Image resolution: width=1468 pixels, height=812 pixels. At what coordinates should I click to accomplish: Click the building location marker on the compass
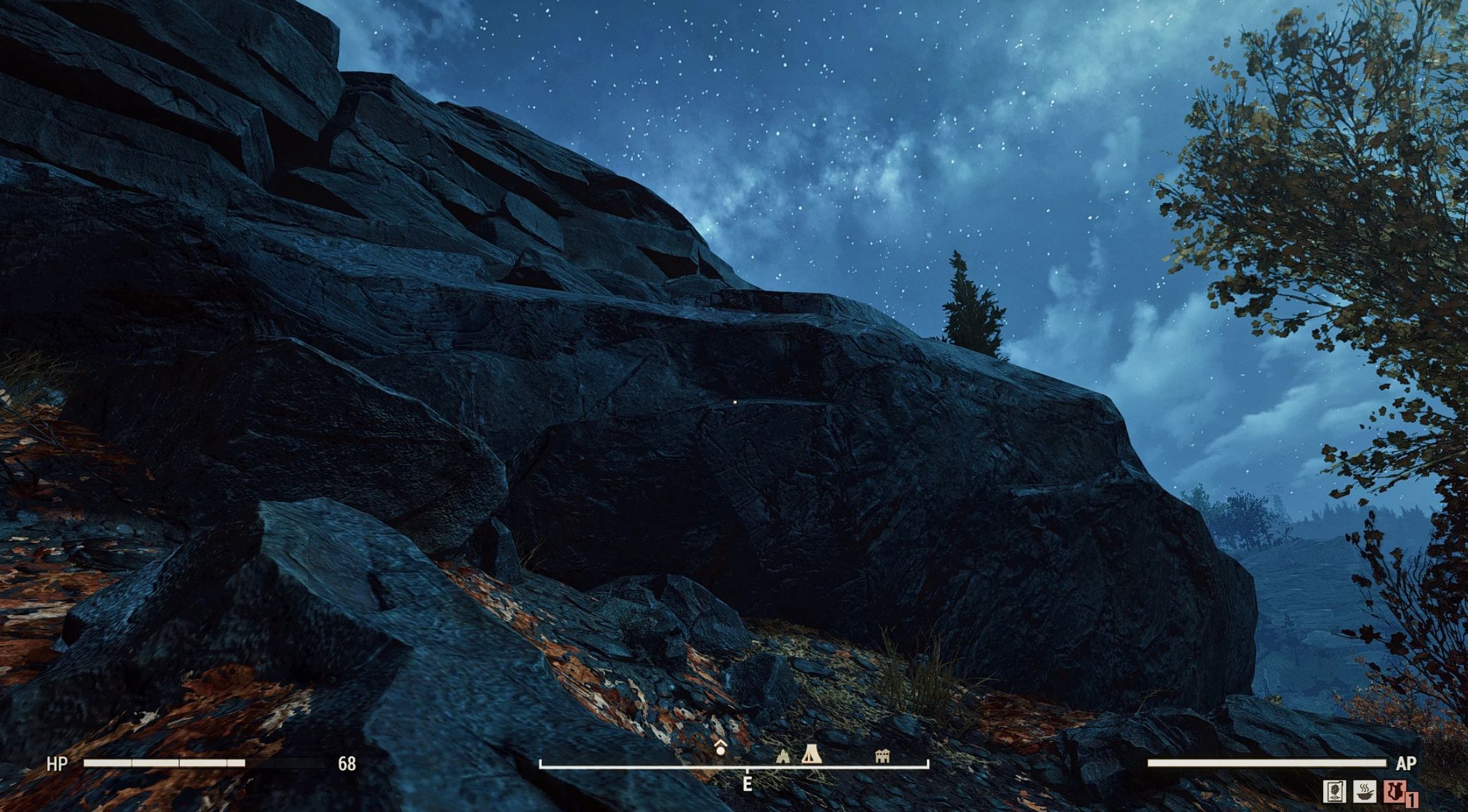pyautogui.click(x=882, y=756)
